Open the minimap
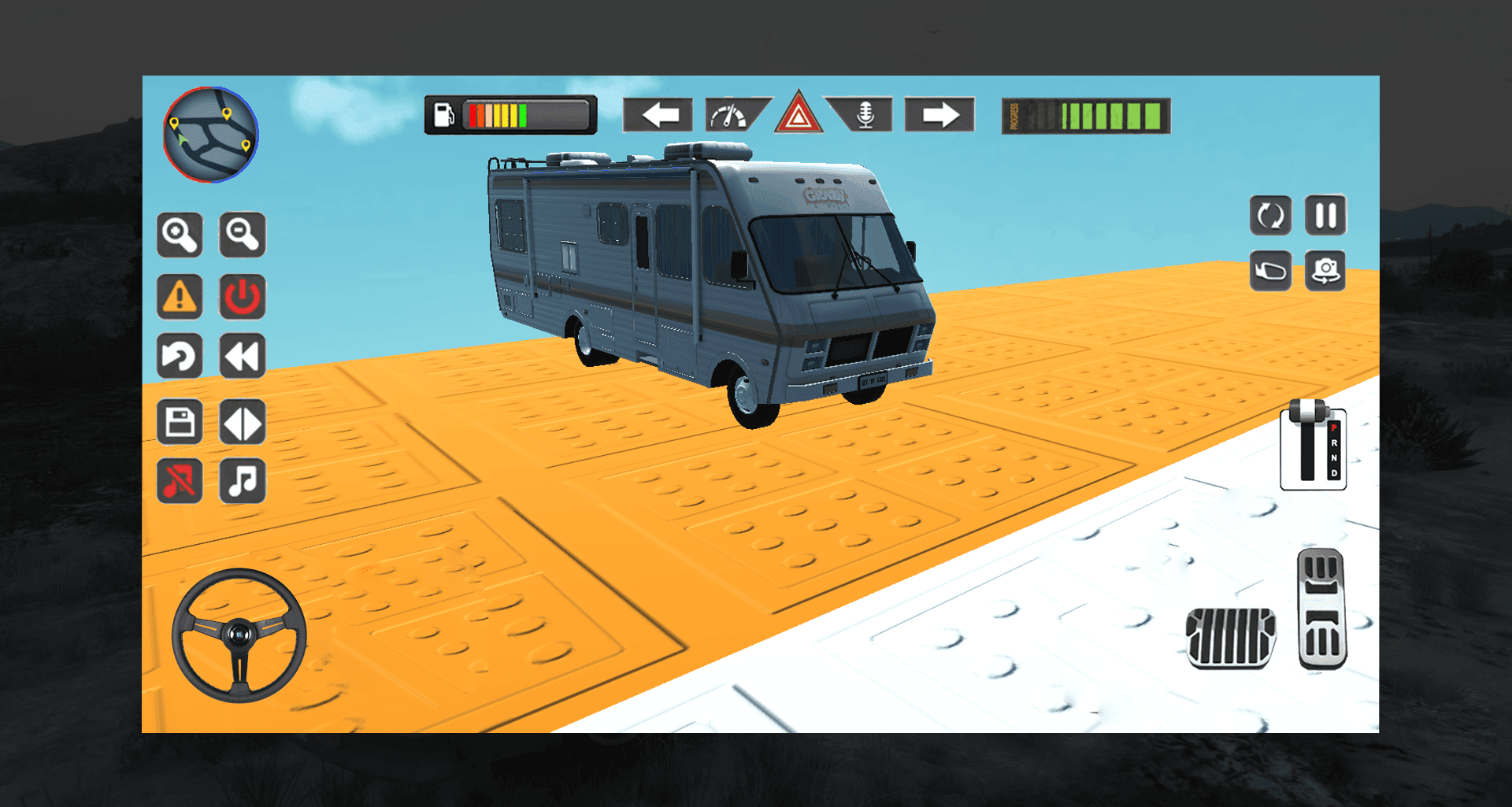The height and width of the screenshot is (807, 1512). (209, 135)
